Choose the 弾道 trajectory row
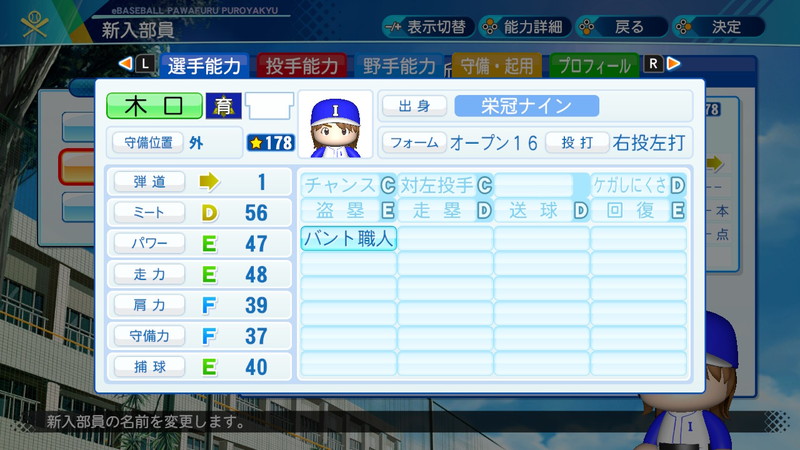The width and height of the screenshot is (800, 450). tap(199, 182)
